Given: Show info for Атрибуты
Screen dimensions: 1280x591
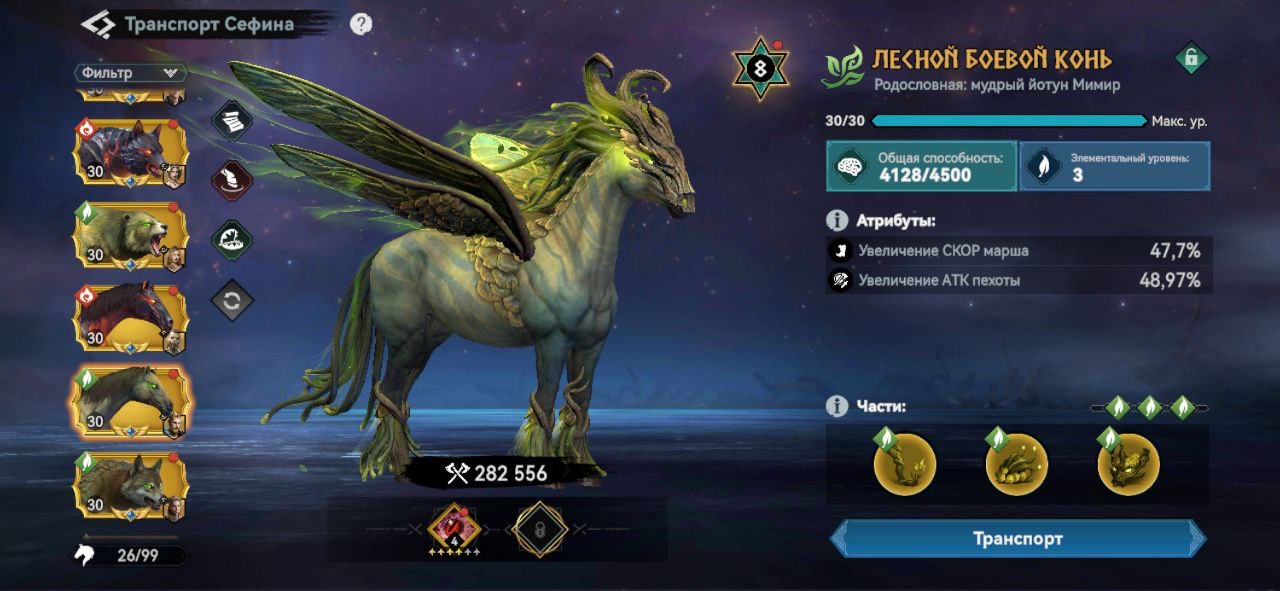Looking at the screenshot, I should coord(837,220).
